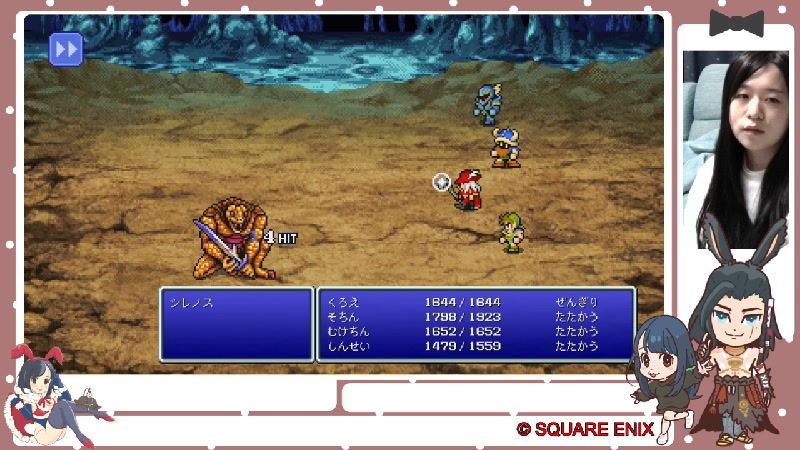Choose the party row for そちん
The image size is (800, 450).
pos(343,316)
